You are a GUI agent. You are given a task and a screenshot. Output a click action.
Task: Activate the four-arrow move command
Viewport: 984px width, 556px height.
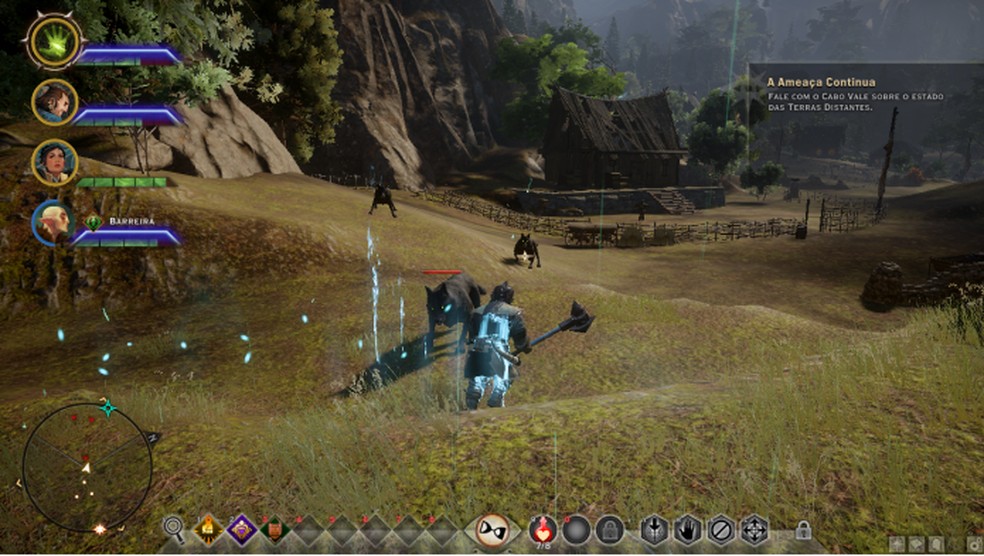(x=754, y=529)
